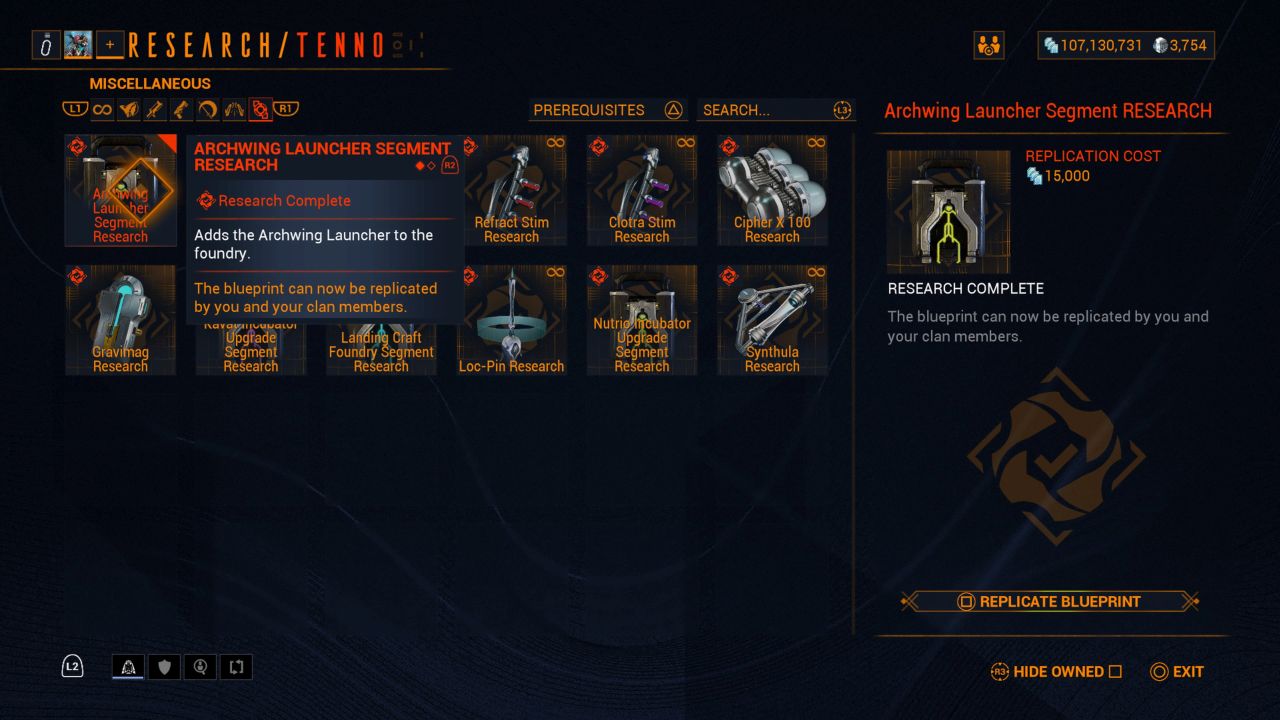Expand the friends panel icon at top right
The image size is (1280, 720).
click(x=989, y=45)
